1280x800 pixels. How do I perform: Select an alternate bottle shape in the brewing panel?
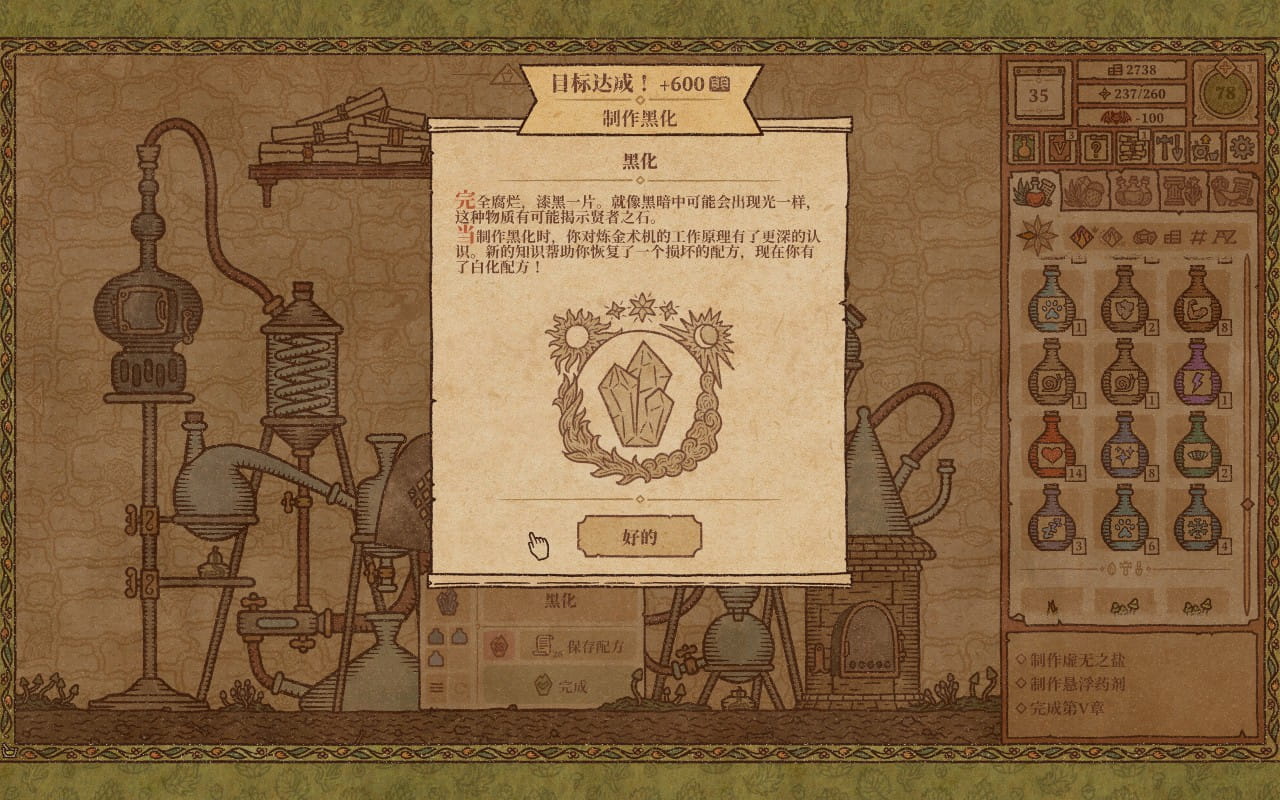458,636
